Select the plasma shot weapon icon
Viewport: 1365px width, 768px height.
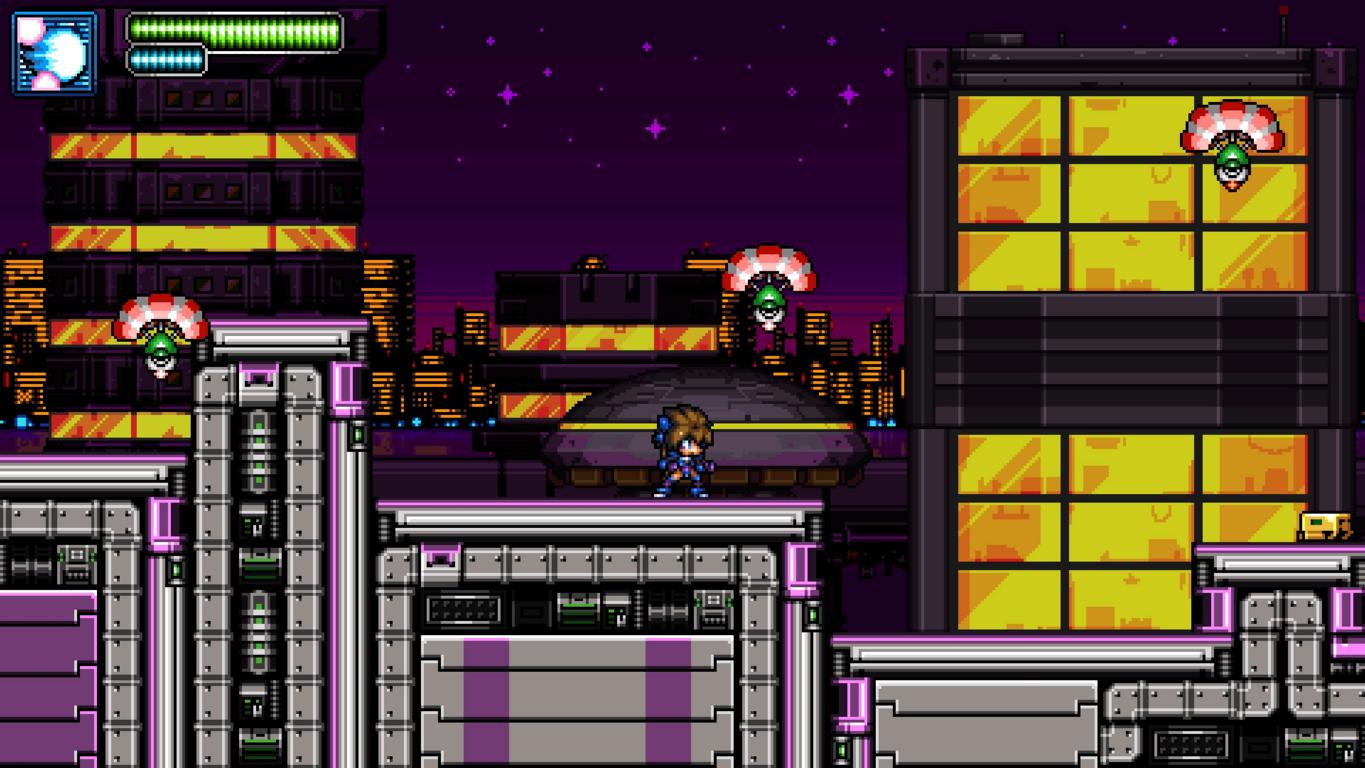(55, 53)
